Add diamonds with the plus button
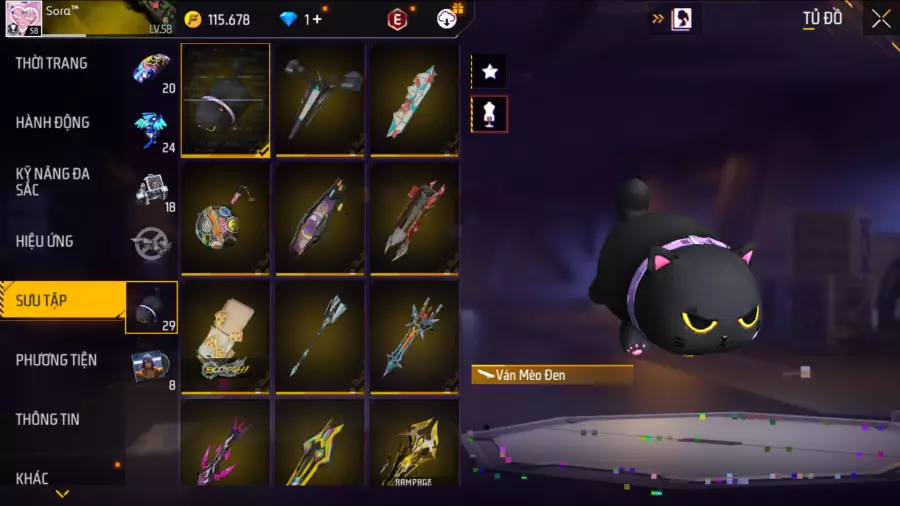900x506 pixels. point(316,19)
